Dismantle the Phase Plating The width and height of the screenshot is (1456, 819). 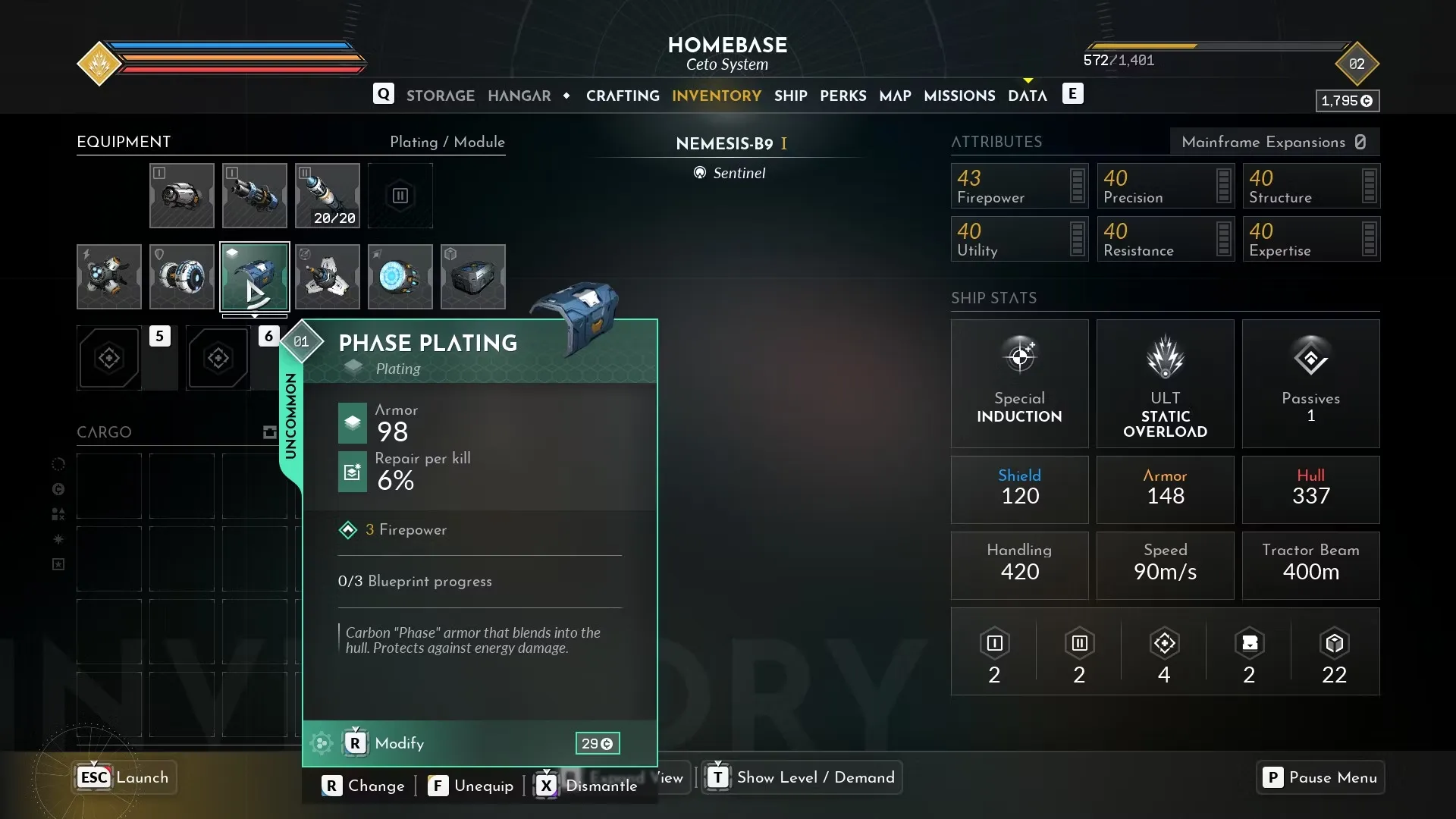[x=588, y=786]
